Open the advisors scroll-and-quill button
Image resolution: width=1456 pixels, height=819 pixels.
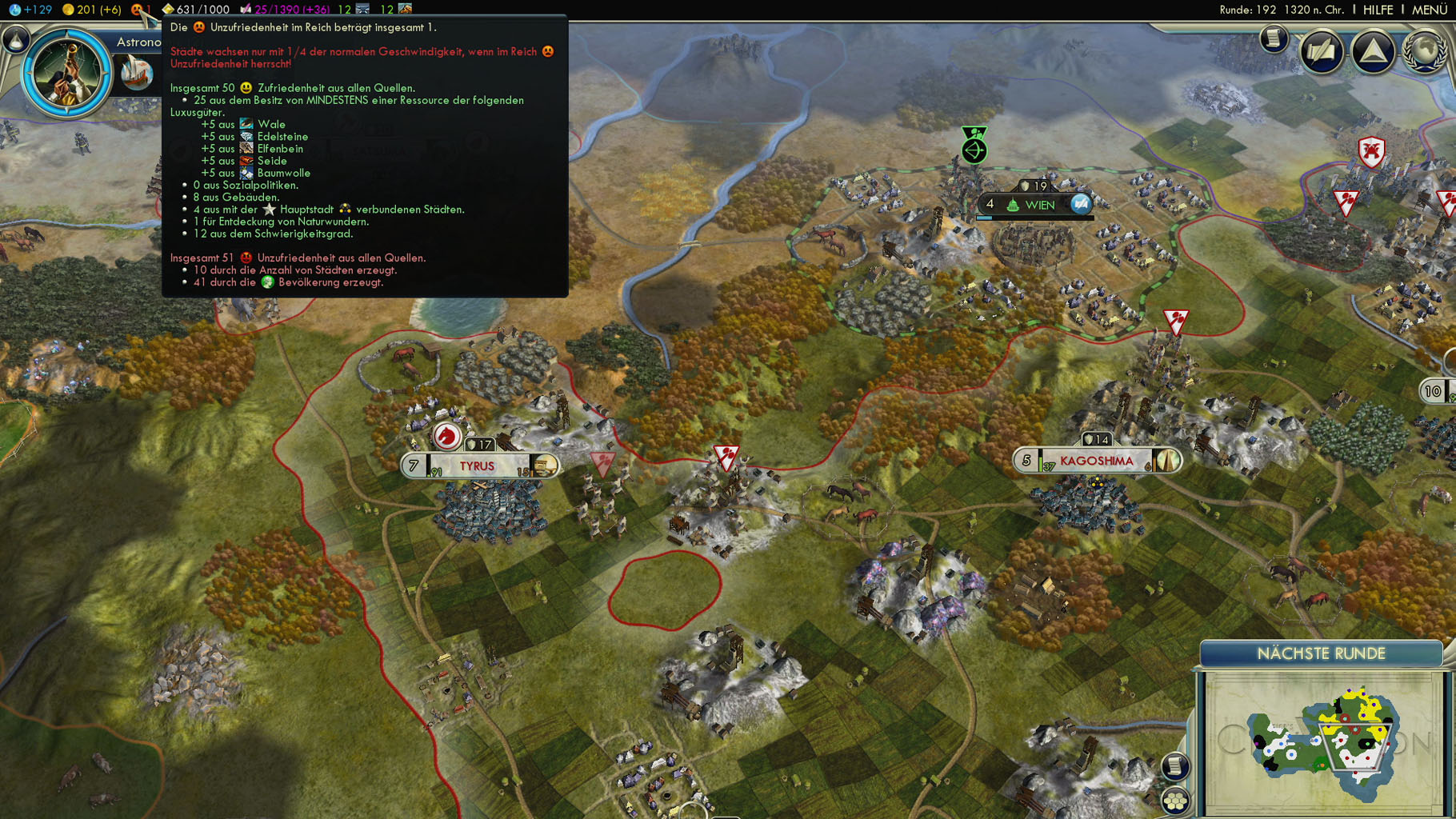click(x=1321, y=52)
